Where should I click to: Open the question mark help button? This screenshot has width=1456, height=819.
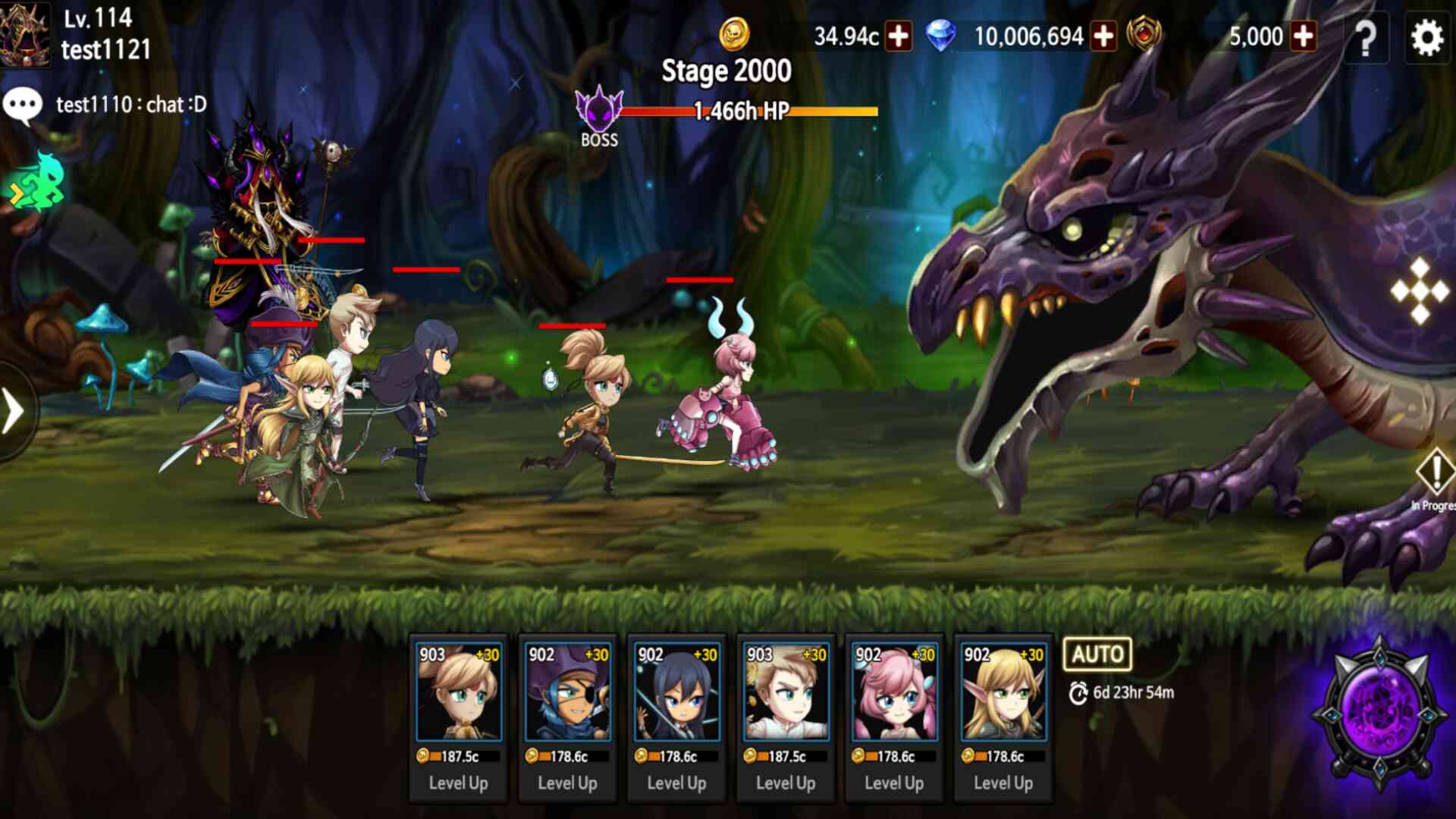1365,37
